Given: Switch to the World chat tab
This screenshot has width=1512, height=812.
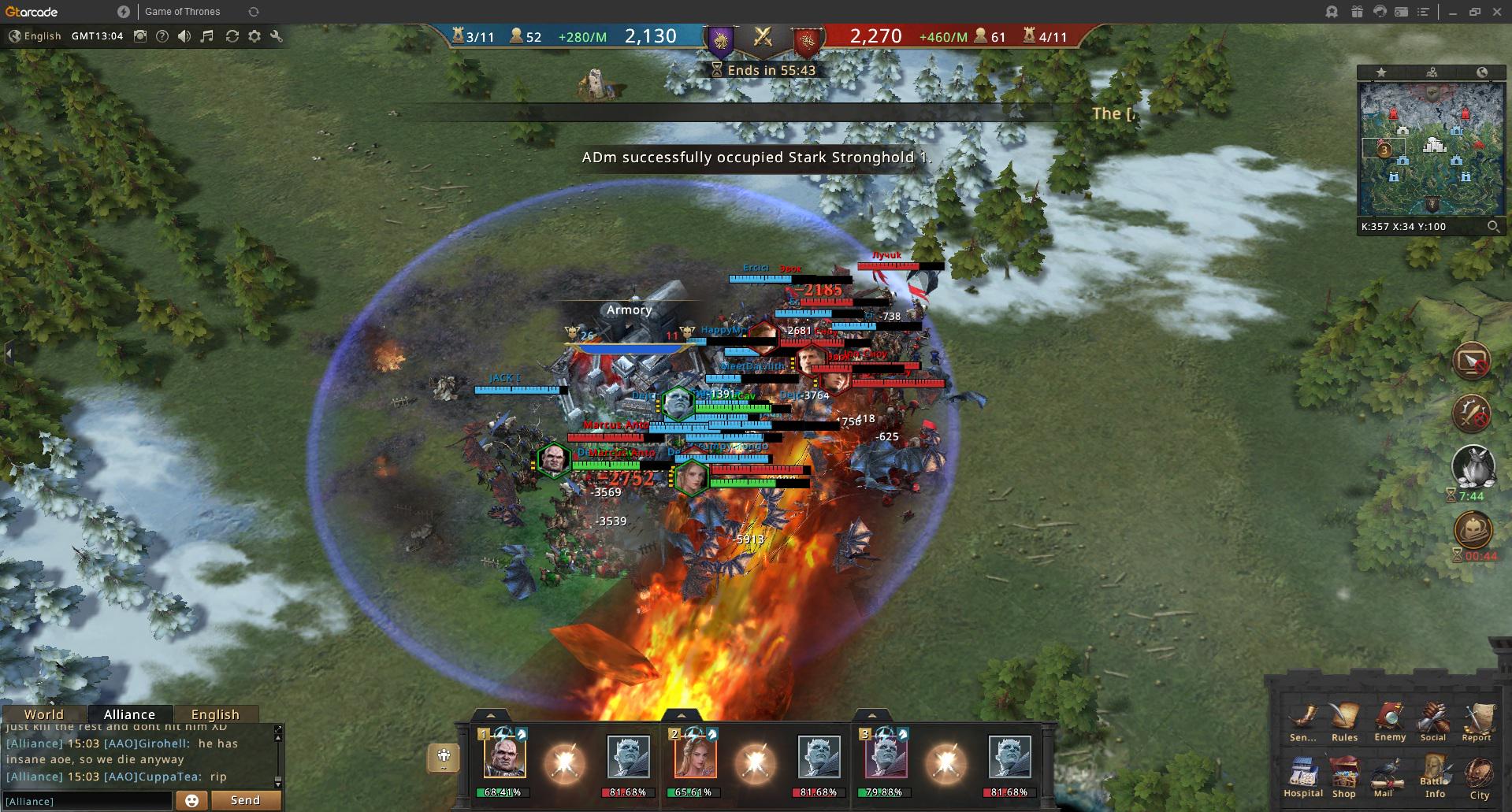Looking at the screenshot, I should pyautogui.click(x=44, y=714).
